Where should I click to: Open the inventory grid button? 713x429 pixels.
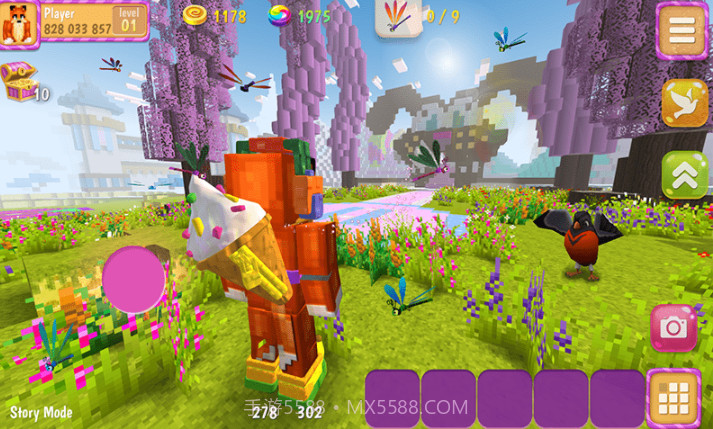(673, 397)
